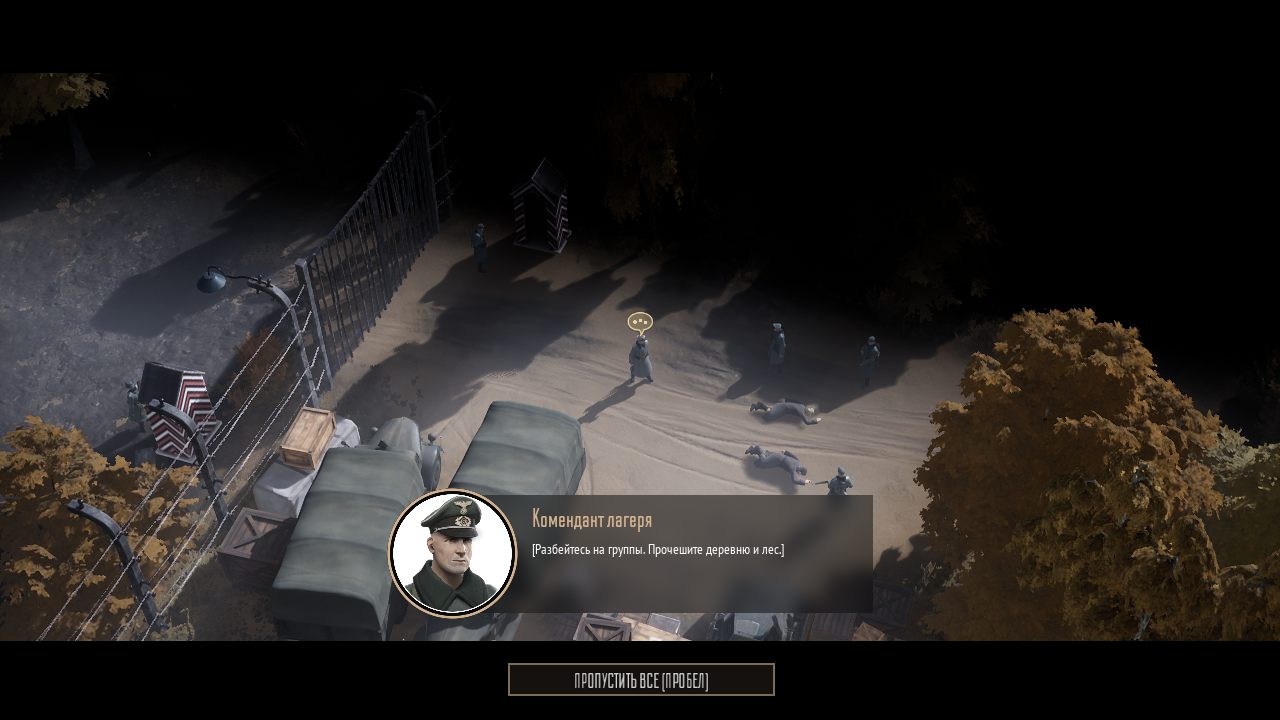
Task: Skip all dialogue with the ПРОПУСТИТЬ ВСЕ button
Action: tap(641, 680)
